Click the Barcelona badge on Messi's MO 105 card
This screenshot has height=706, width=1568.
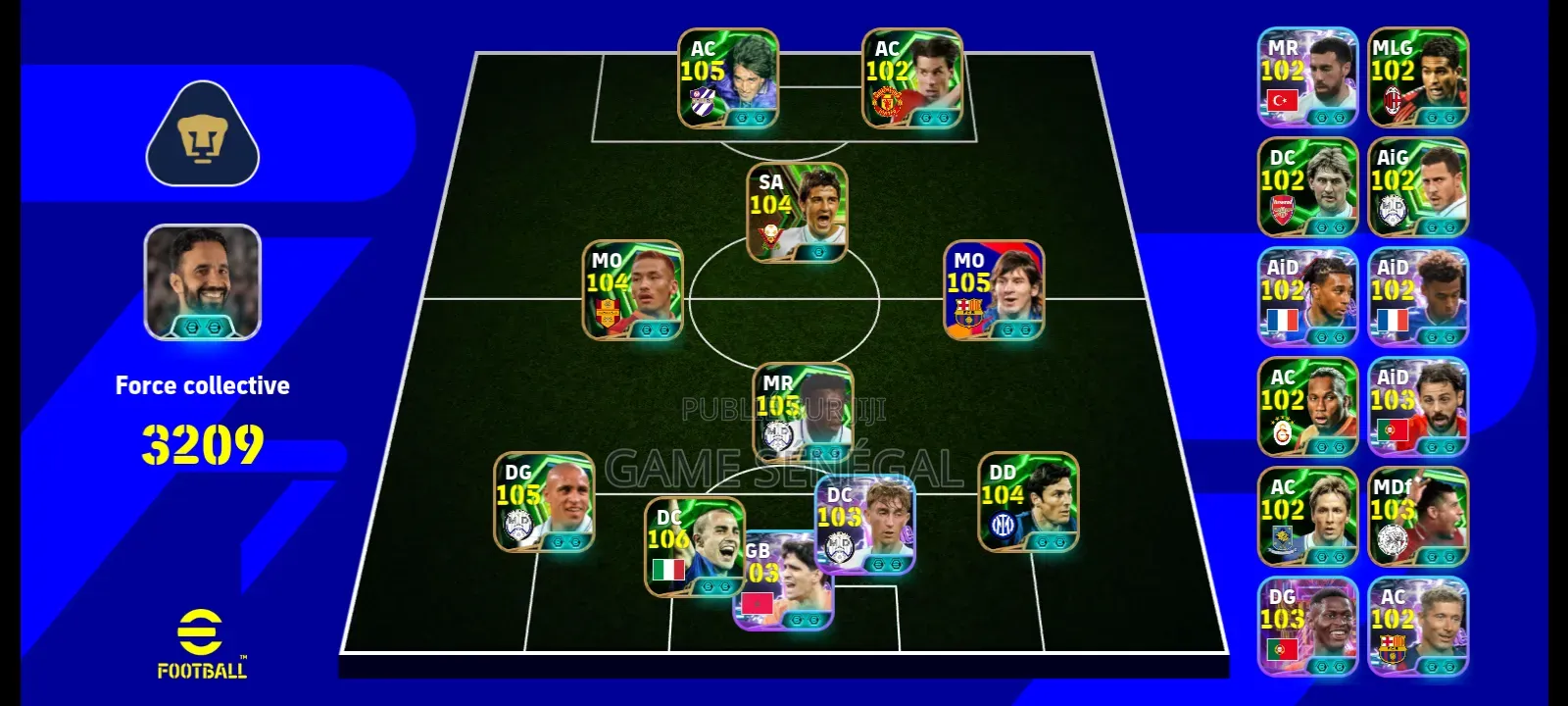[x=967, y=311]
